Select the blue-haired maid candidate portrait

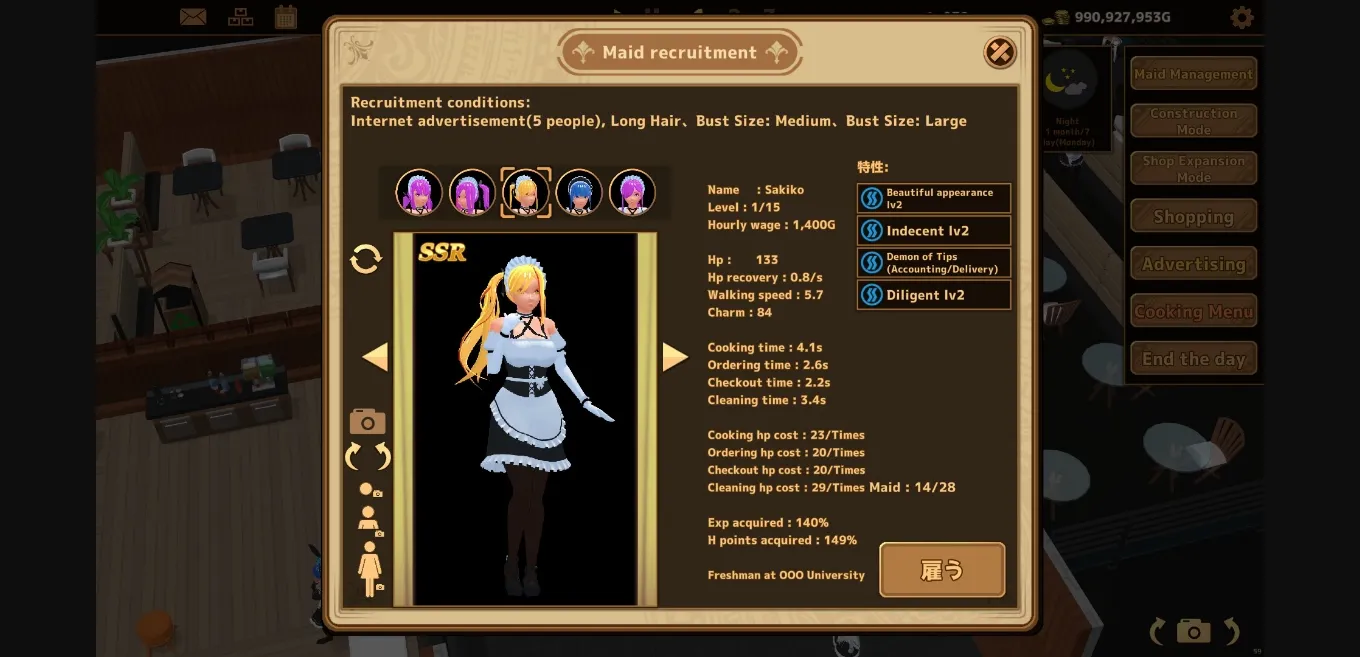(x=579, y=192)
